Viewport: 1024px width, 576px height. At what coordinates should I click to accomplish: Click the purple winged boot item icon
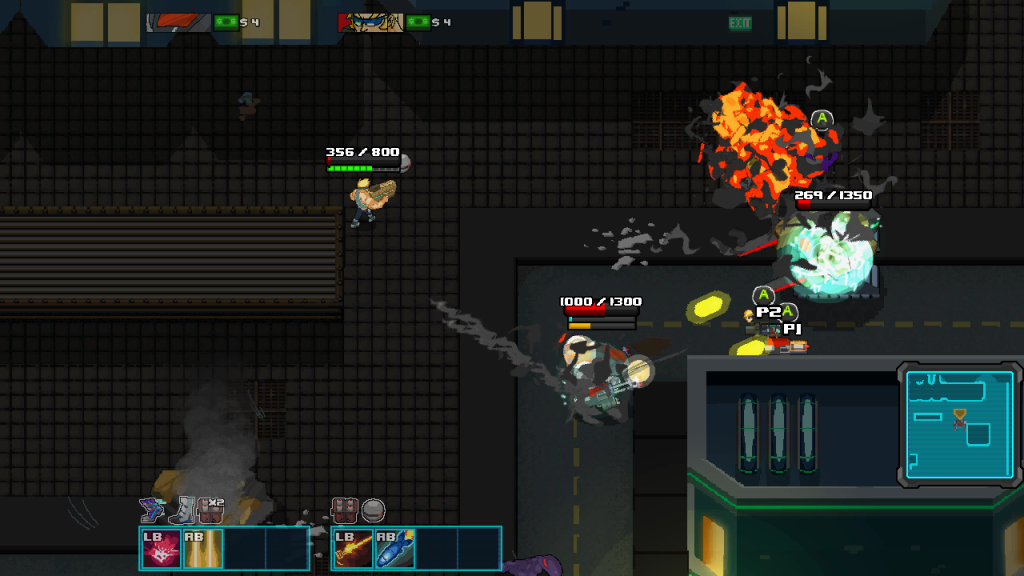coord(152,510)
